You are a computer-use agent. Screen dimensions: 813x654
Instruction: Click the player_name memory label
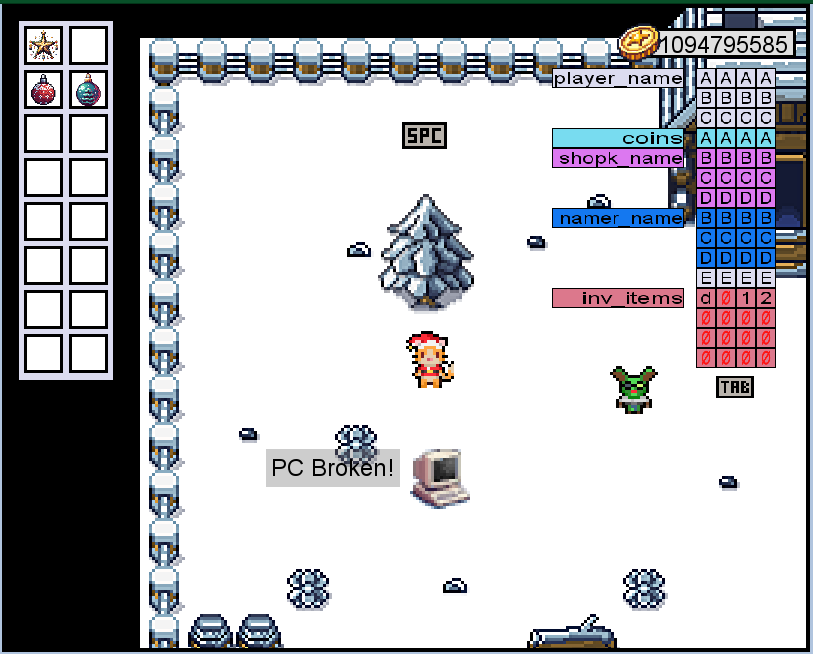(x=618, y=79)
